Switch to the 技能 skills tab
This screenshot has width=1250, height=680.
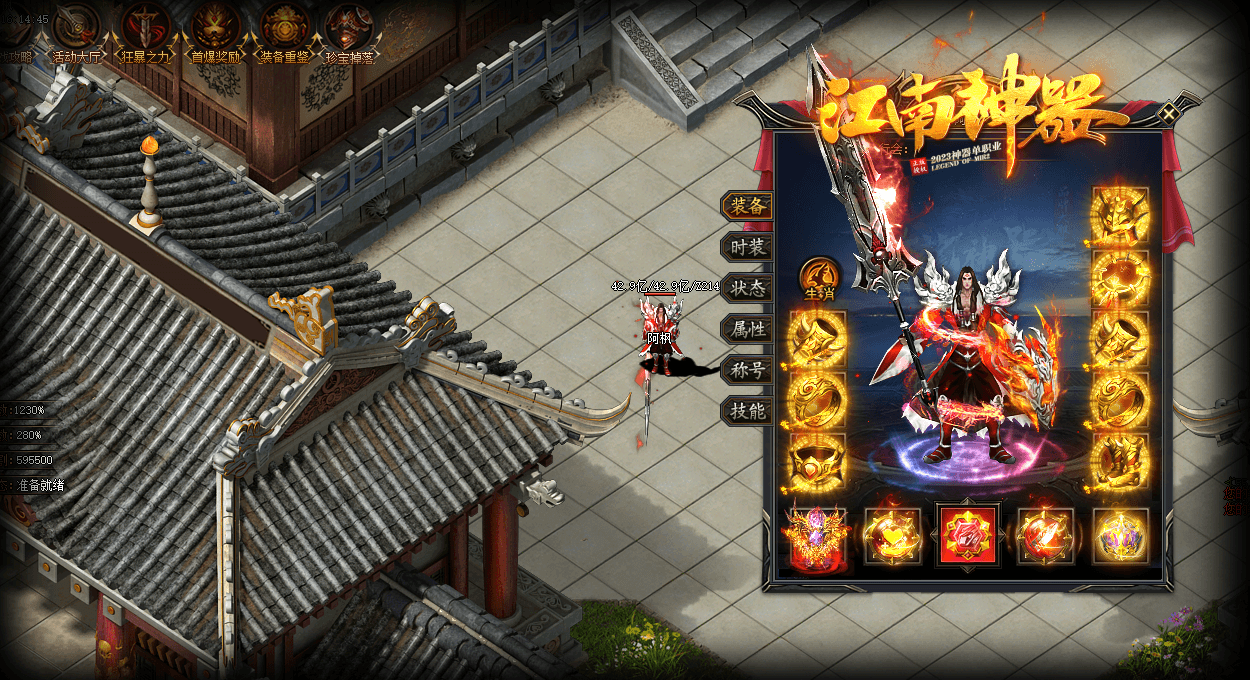[x=747, y=411]
